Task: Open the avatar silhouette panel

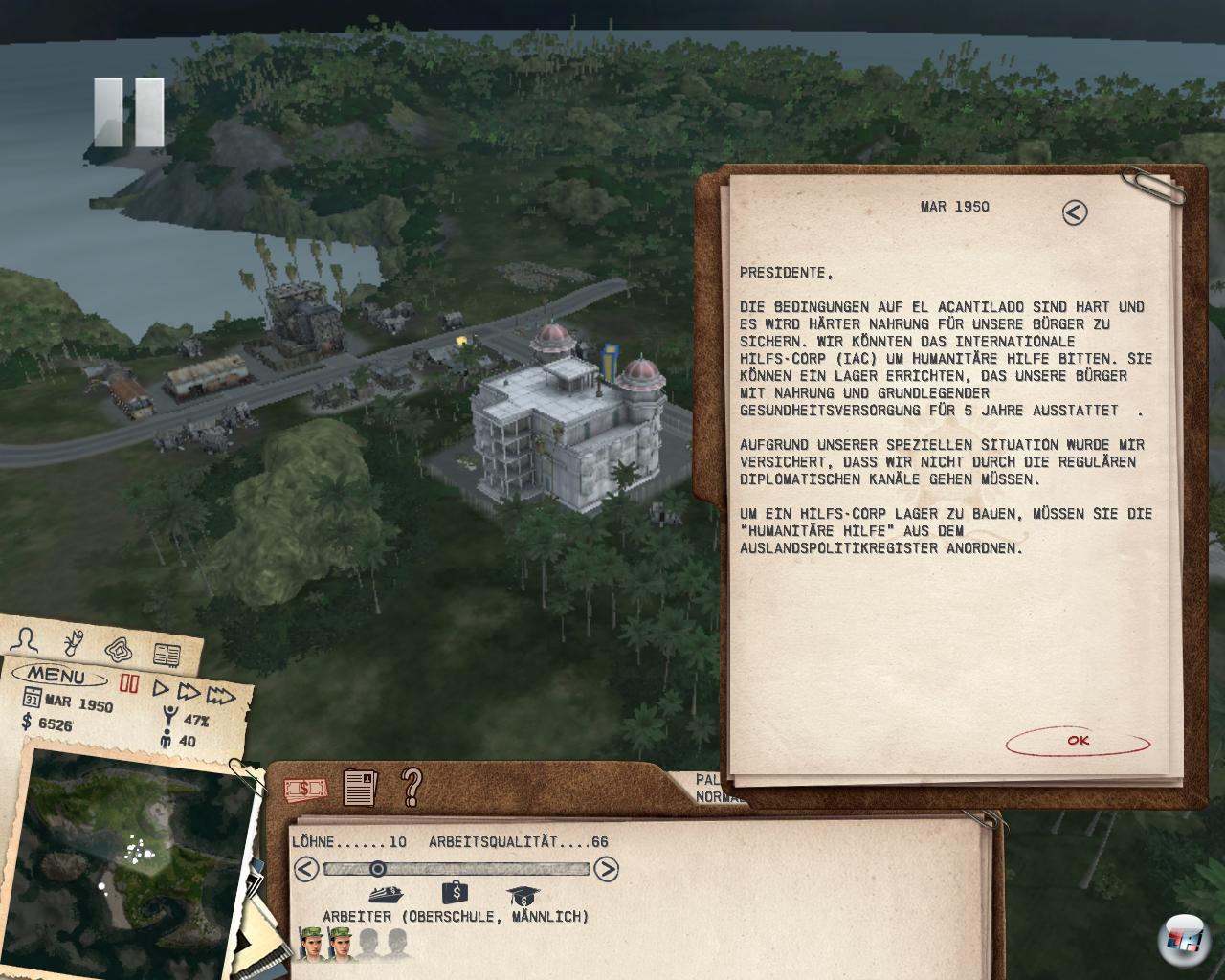Action: tap(28, 639)
